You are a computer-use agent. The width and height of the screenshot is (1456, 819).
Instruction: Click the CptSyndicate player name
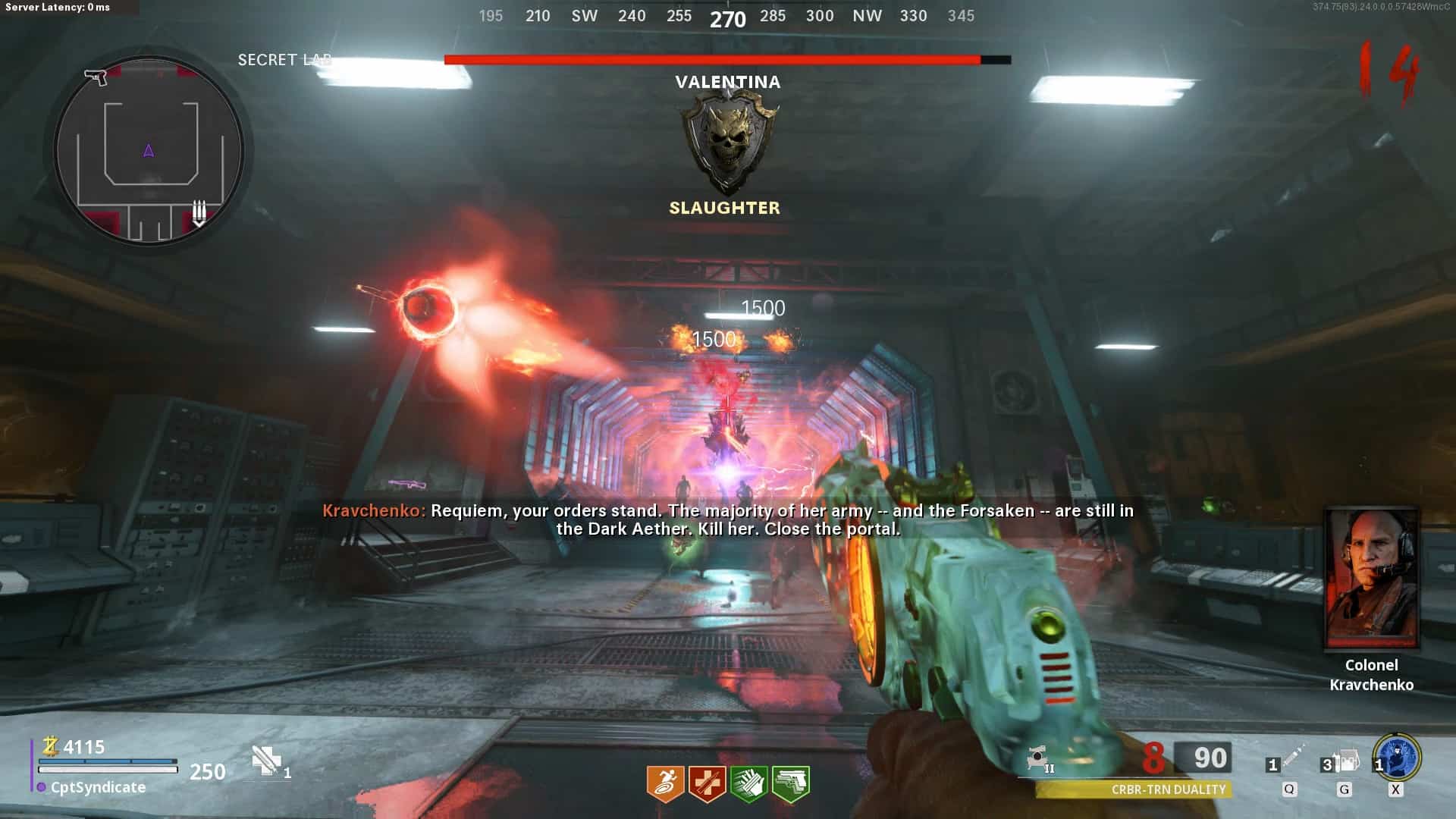click(x=98, y=787)
